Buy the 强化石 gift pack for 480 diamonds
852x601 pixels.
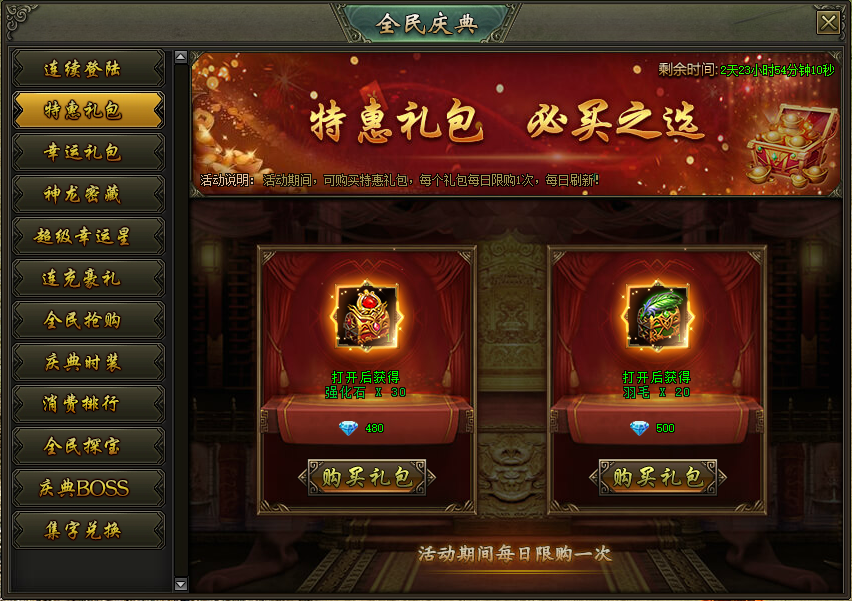tap(367, 477)
